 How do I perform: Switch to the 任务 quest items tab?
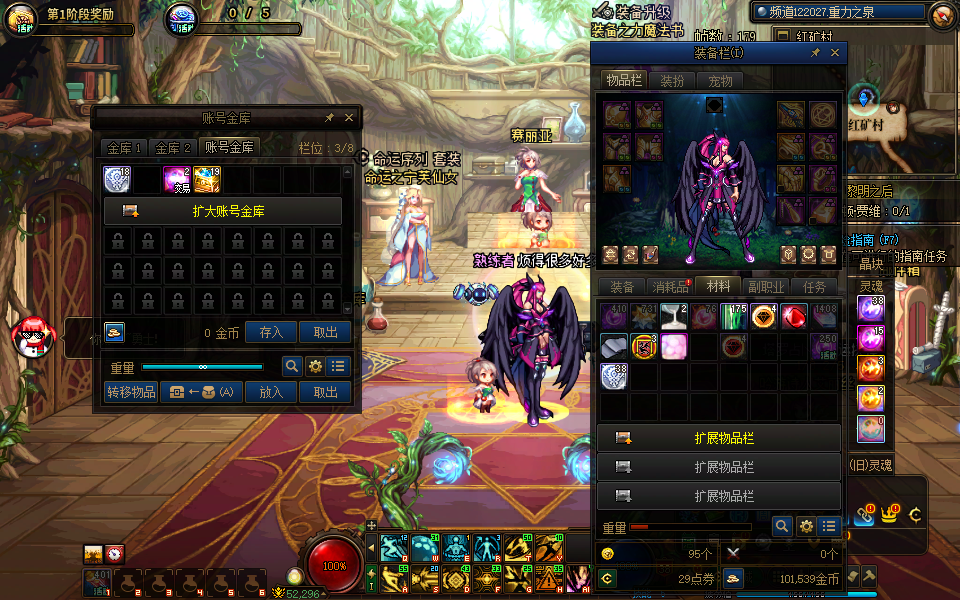814,287
